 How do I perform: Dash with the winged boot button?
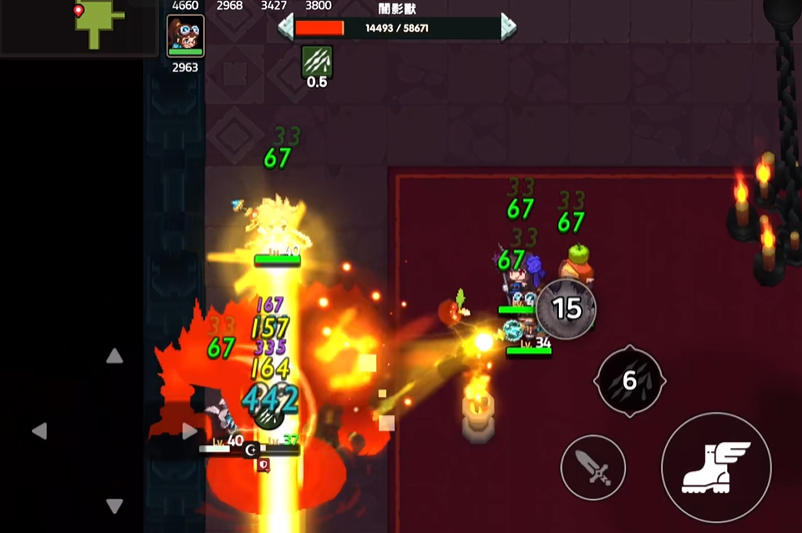[x=716, y=467]
